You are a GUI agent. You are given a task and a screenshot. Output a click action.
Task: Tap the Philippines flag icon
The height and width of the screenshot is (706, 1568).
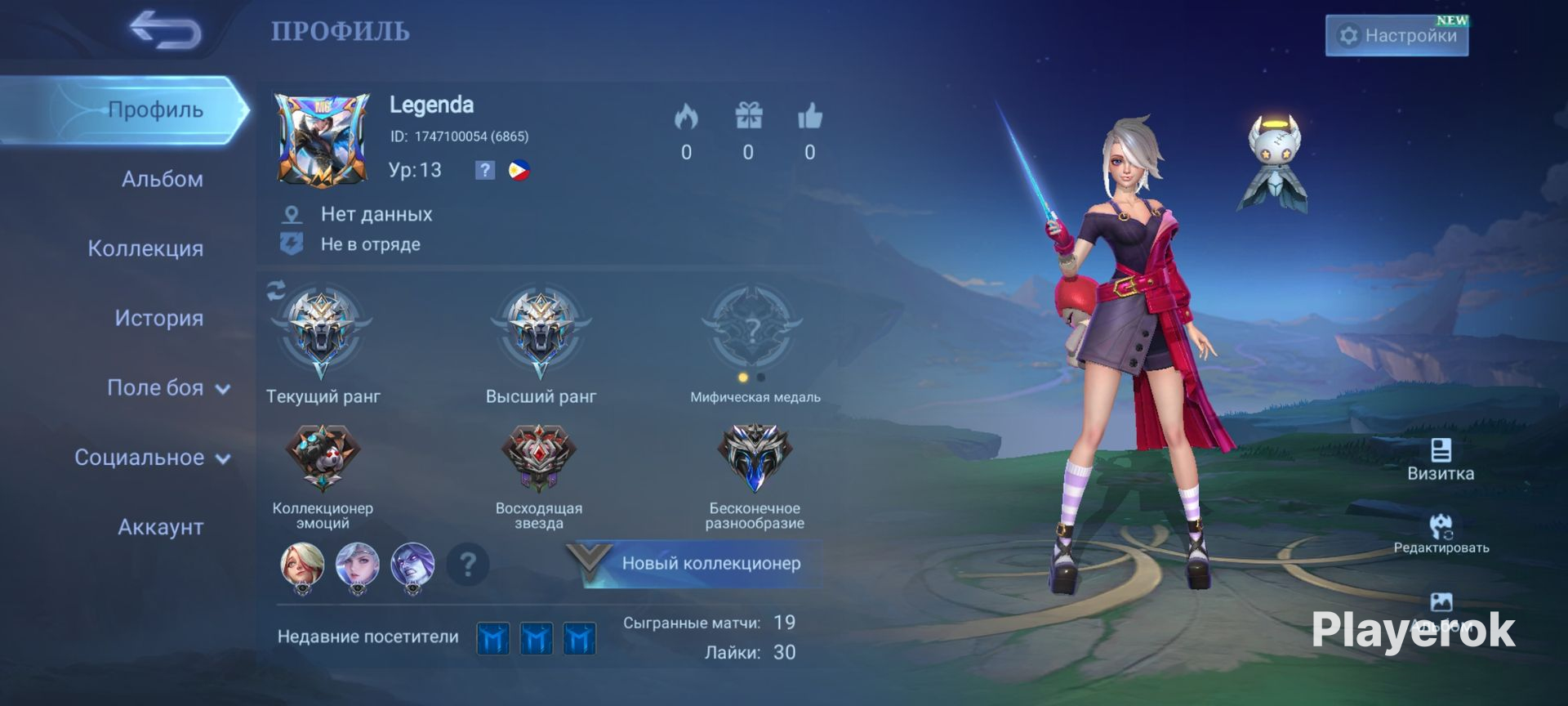pos(519,170)
